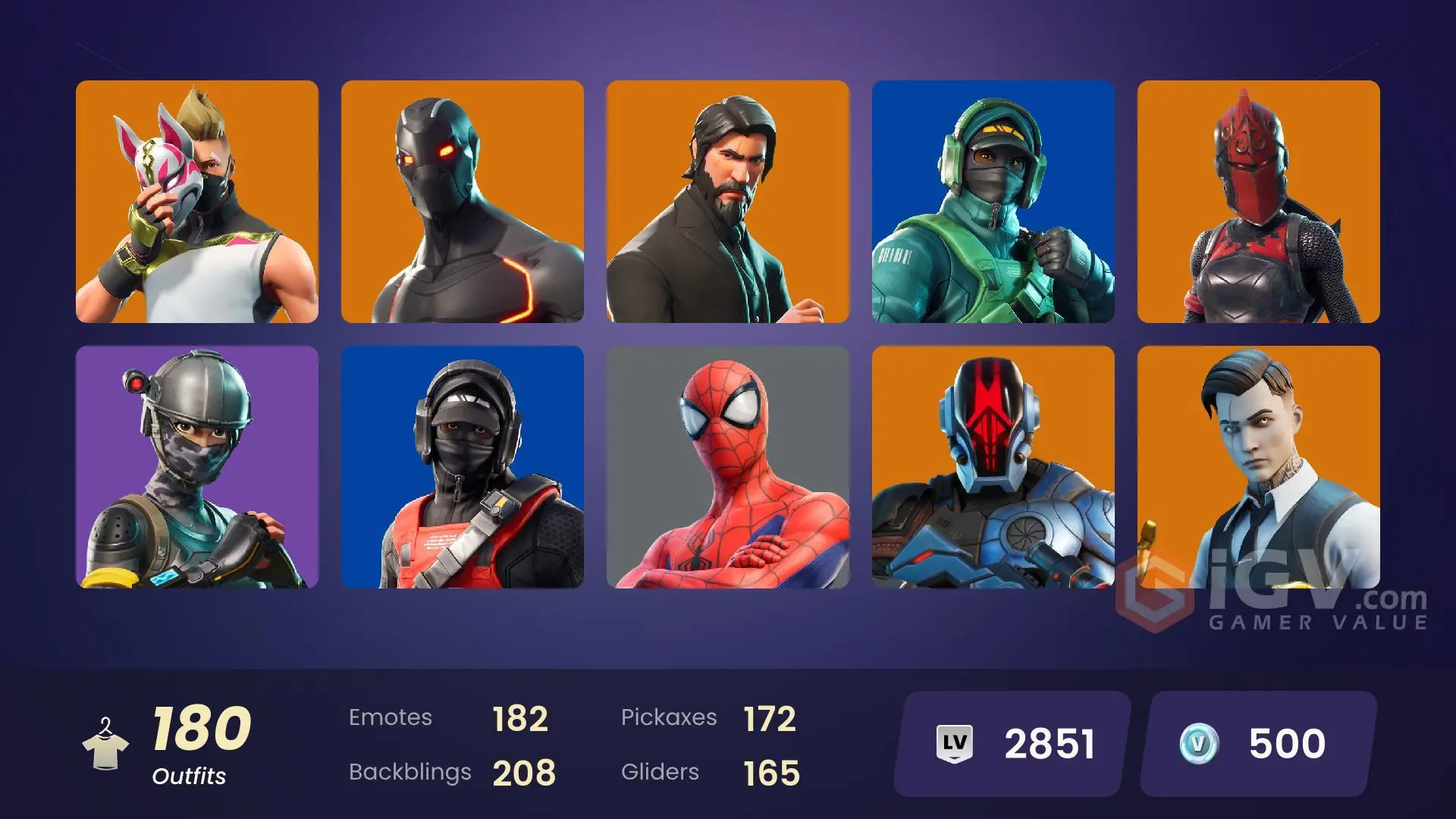This screenshot has width=1456, height=819.
Task: Select the Spider-Man outfit tile
Action: [728, 467]
